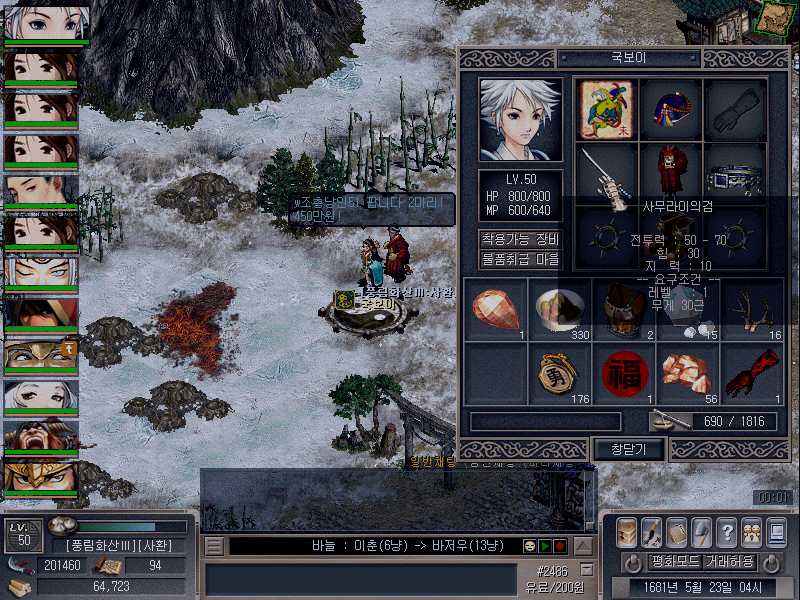
Task: Toggle the 거래허용 trade permission button
Action: 730,561
